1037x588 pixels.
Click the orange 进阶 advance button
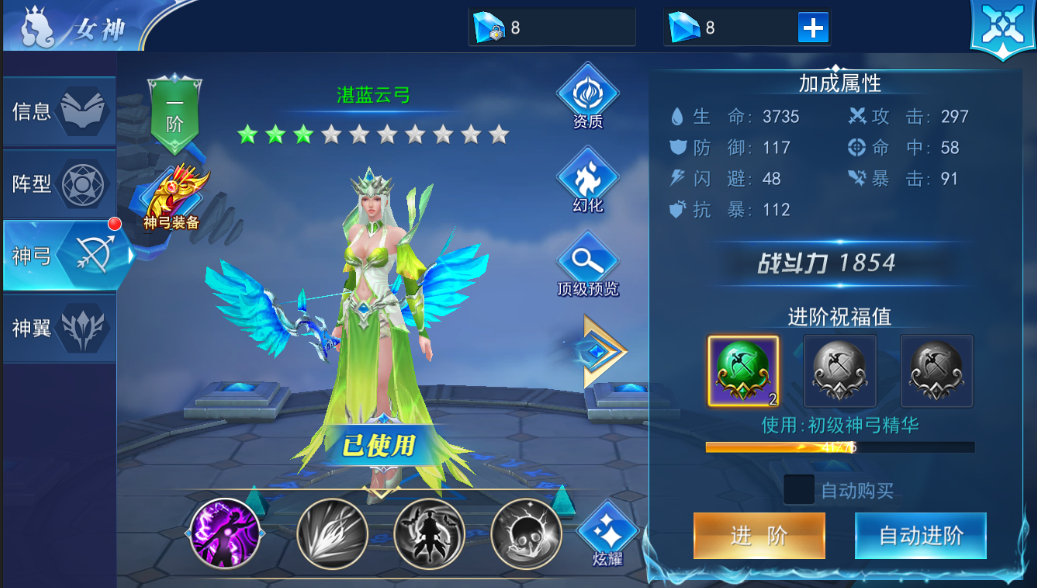[x=759, y=535]
